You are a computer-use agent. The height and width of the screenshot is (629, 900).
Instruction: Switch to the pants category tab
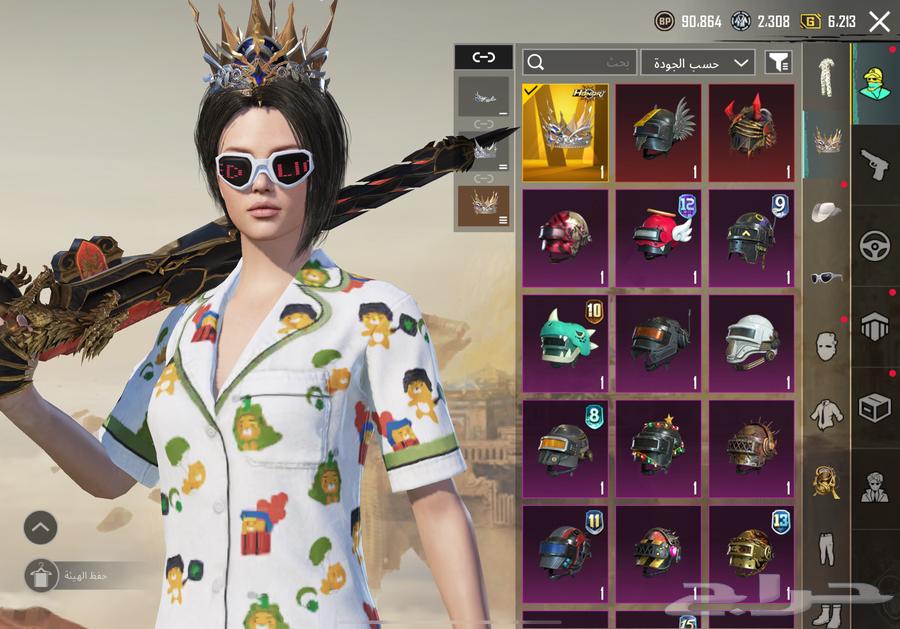pyautogui.click(x=826, y=550)
